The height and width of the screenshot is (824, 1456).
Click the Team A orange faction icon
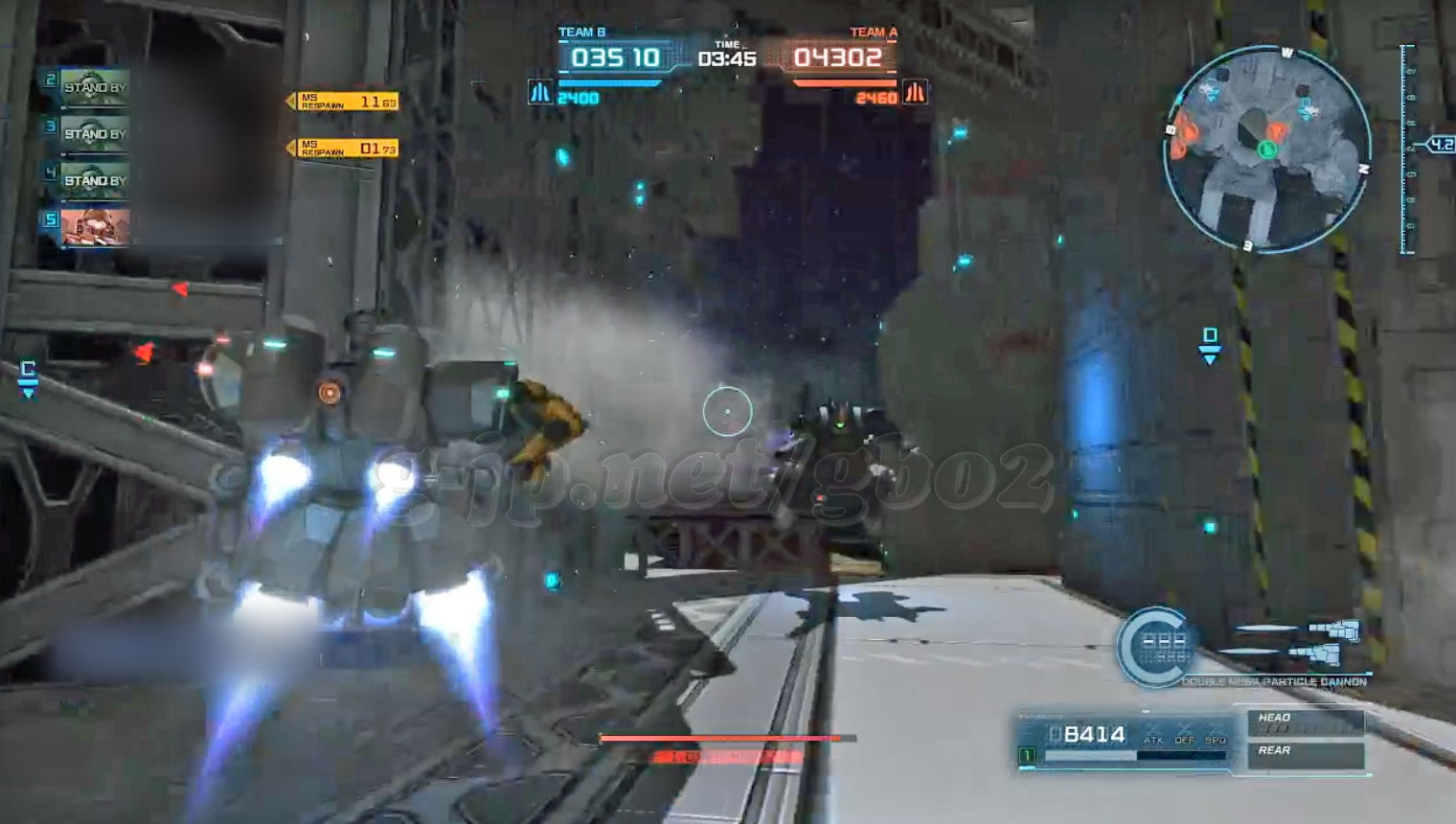click(x=915, y=94)
